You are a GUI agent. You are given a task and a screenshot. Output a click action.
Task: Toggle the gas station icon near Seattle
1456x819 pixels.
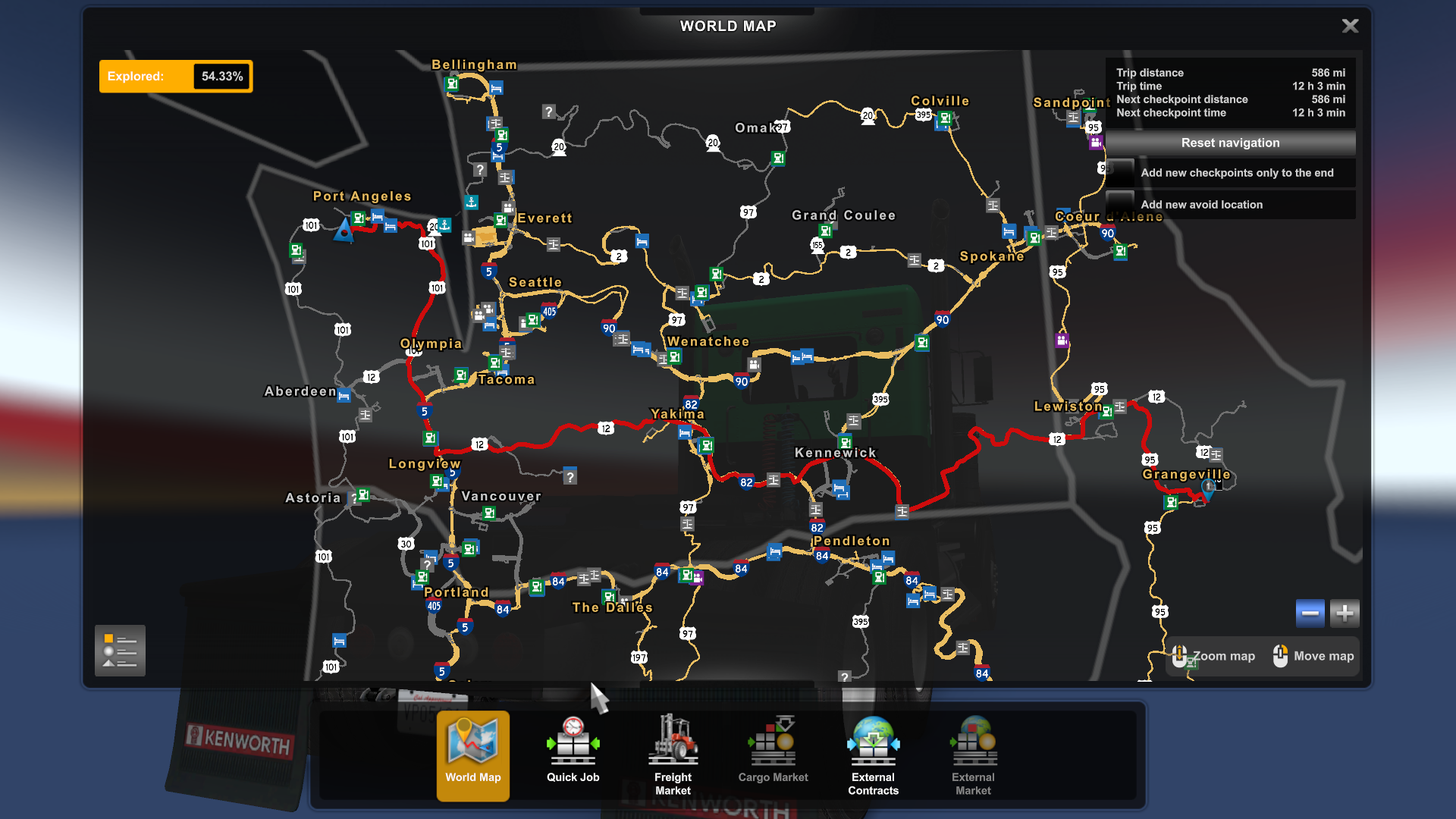pos(532,320)
